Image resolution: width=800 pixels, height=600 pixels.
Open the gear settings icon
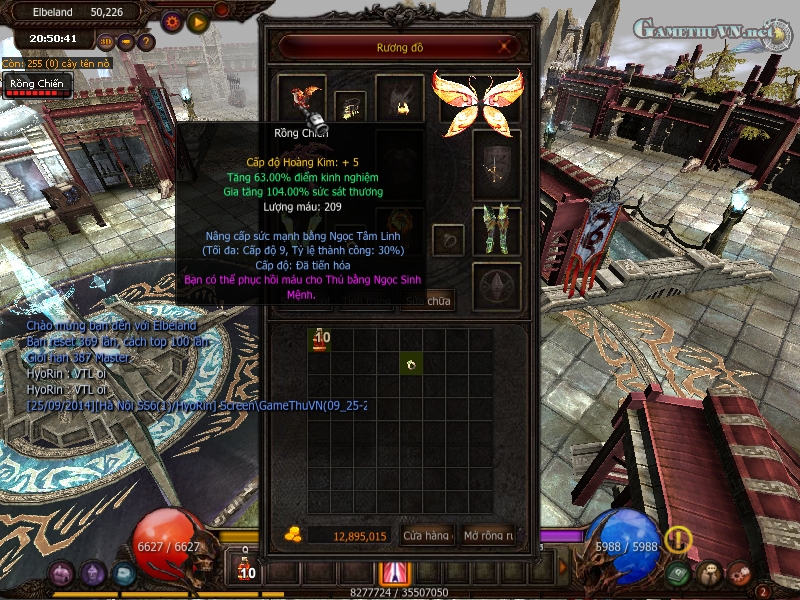(171, 21)
